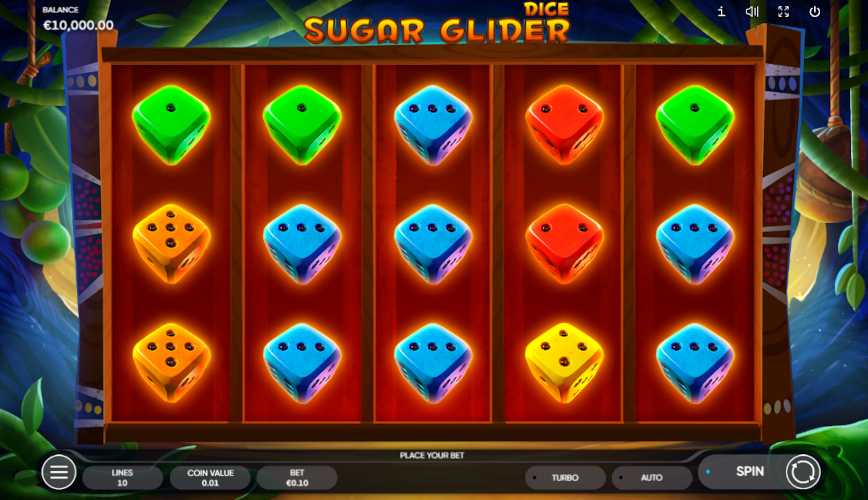Exit game with the power icon
This screenshot has width=868, height=500.
pos(815,12)
